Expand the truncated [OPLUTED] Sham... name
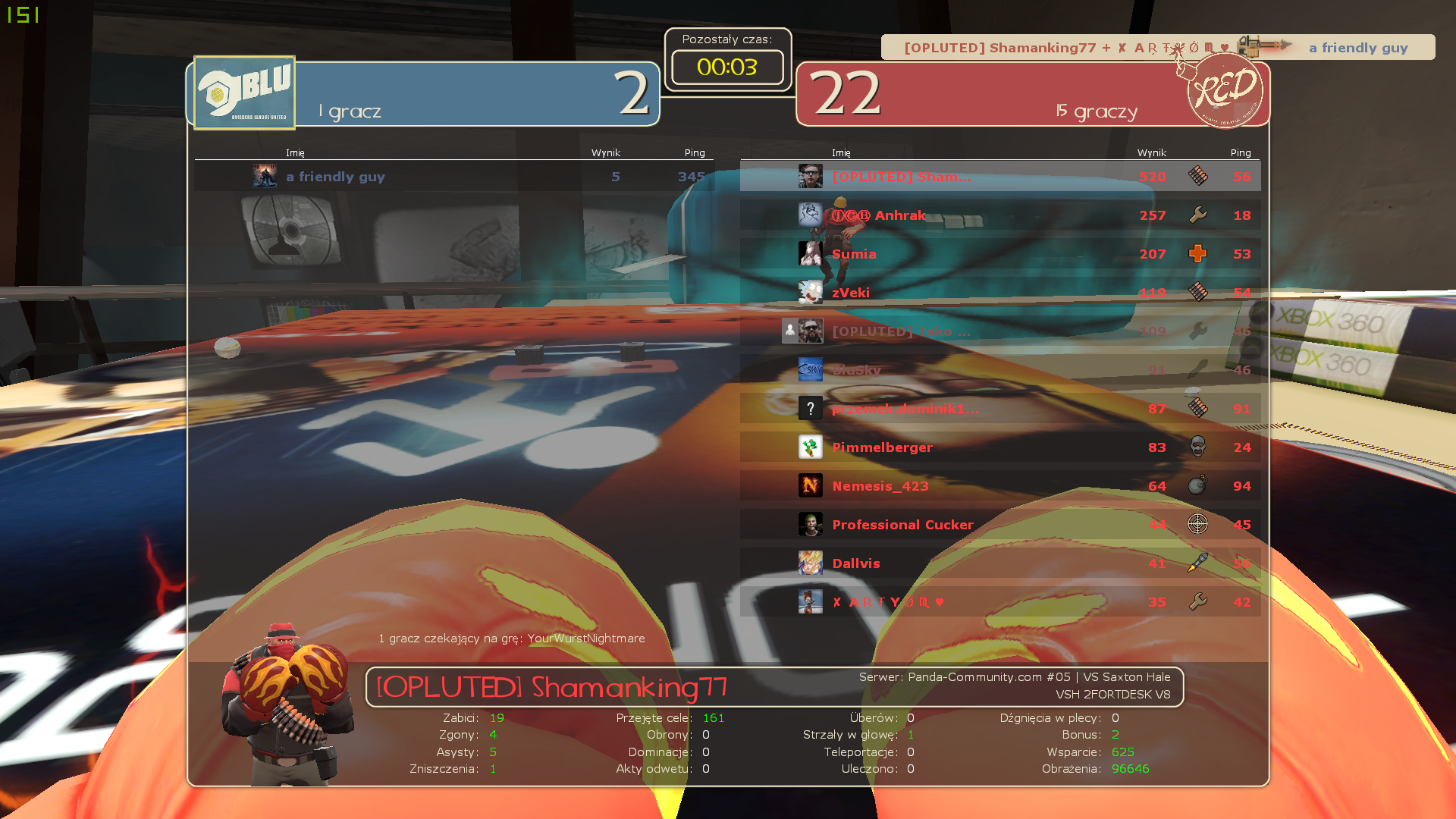The image size is (1456, 819). 901,177
